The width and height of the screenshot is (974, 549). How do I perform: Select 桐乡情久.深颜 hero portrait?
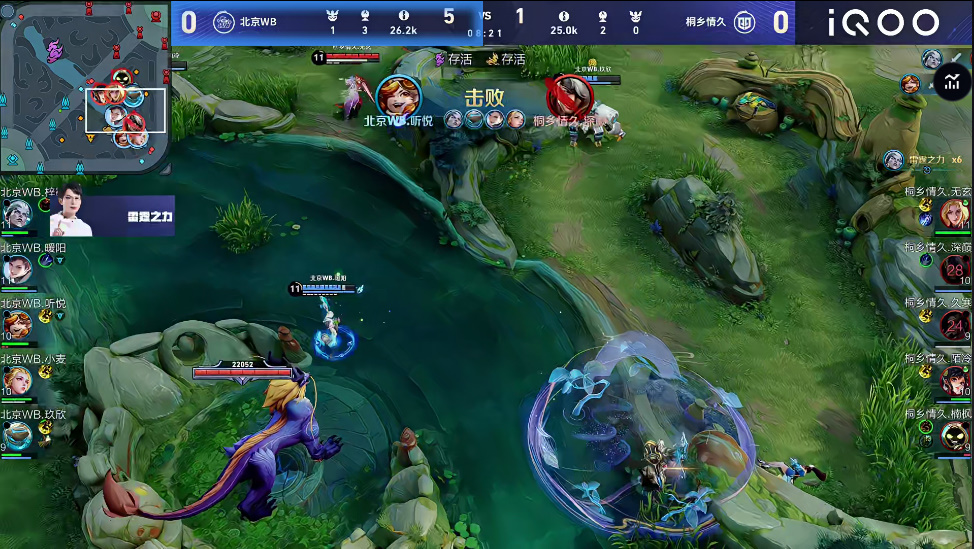pos(955,269)
